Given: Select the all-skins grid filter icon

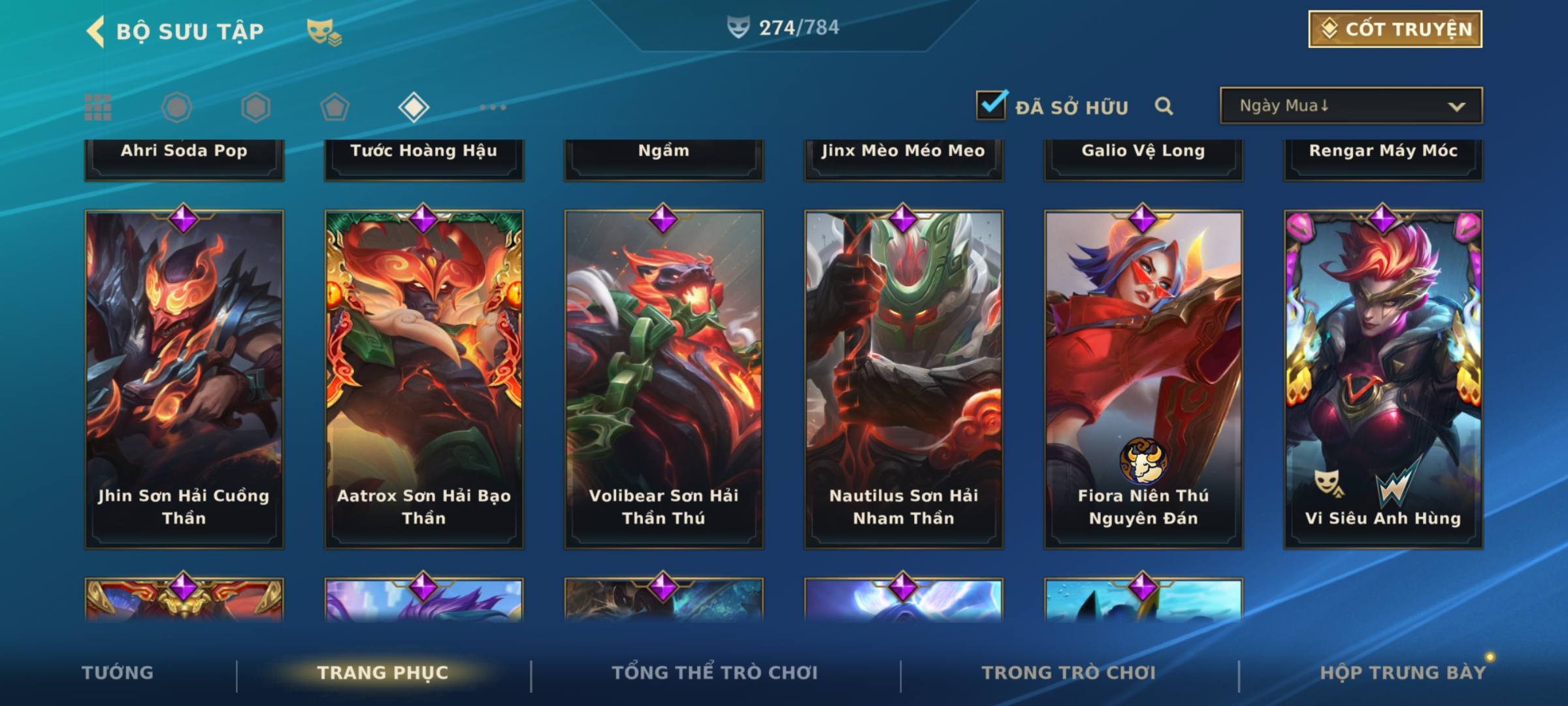Looking at the screenshot, I should [98, 107].
